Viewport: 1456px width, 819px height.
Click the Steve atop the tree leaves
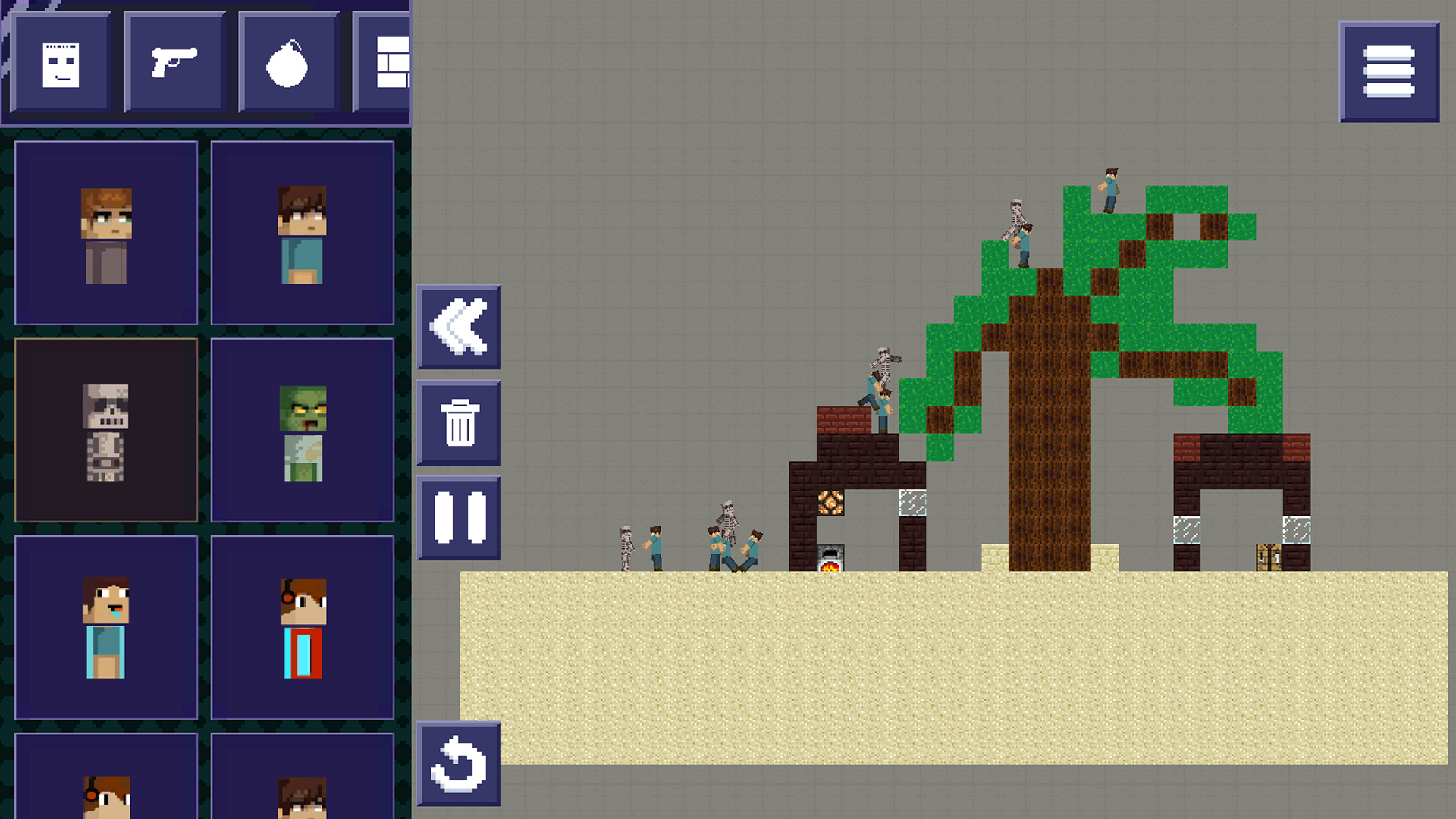[x=1109, y=190]
